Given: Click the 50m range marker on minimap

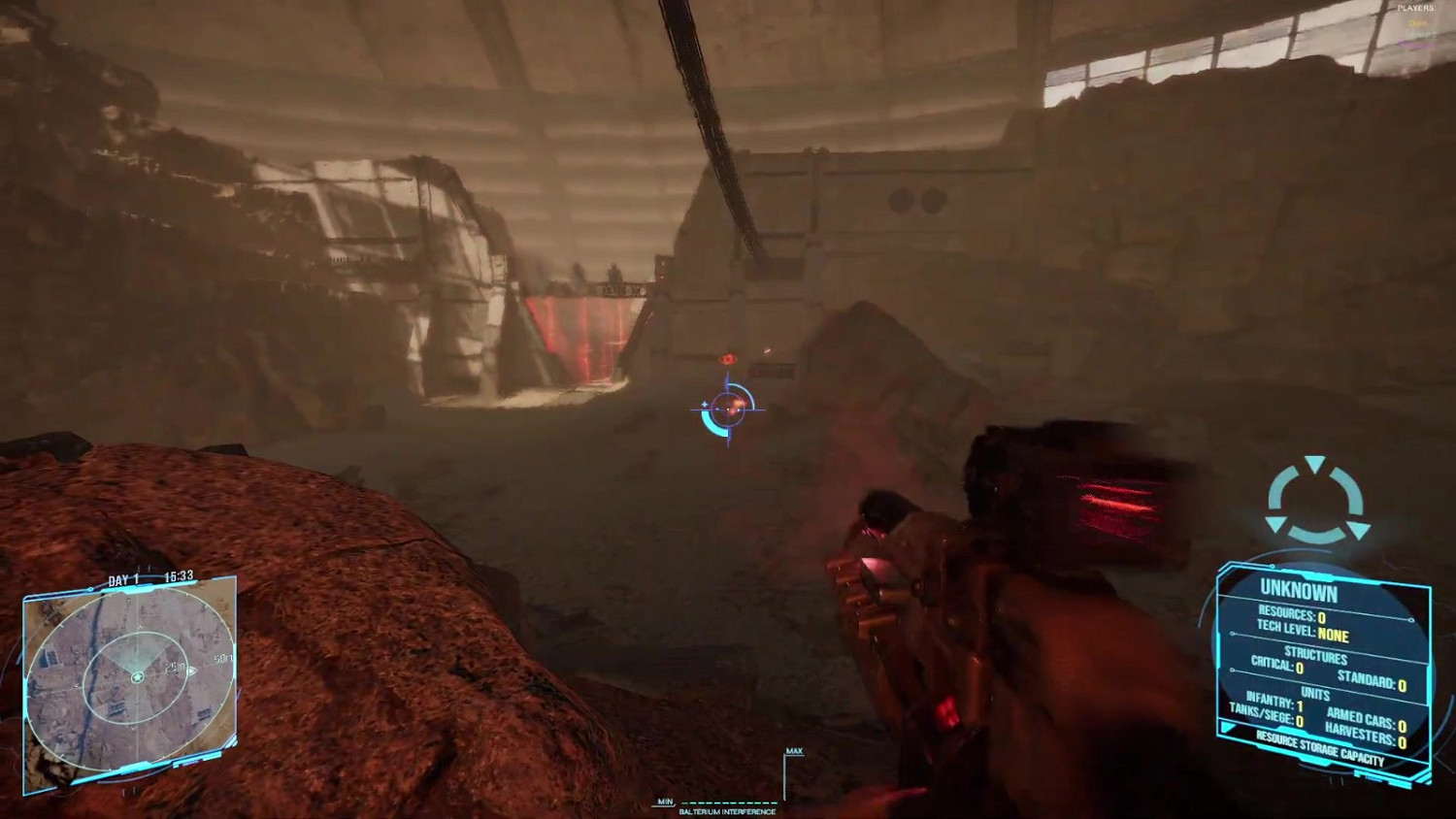Looking at the screenshot, I should (224, 658).
